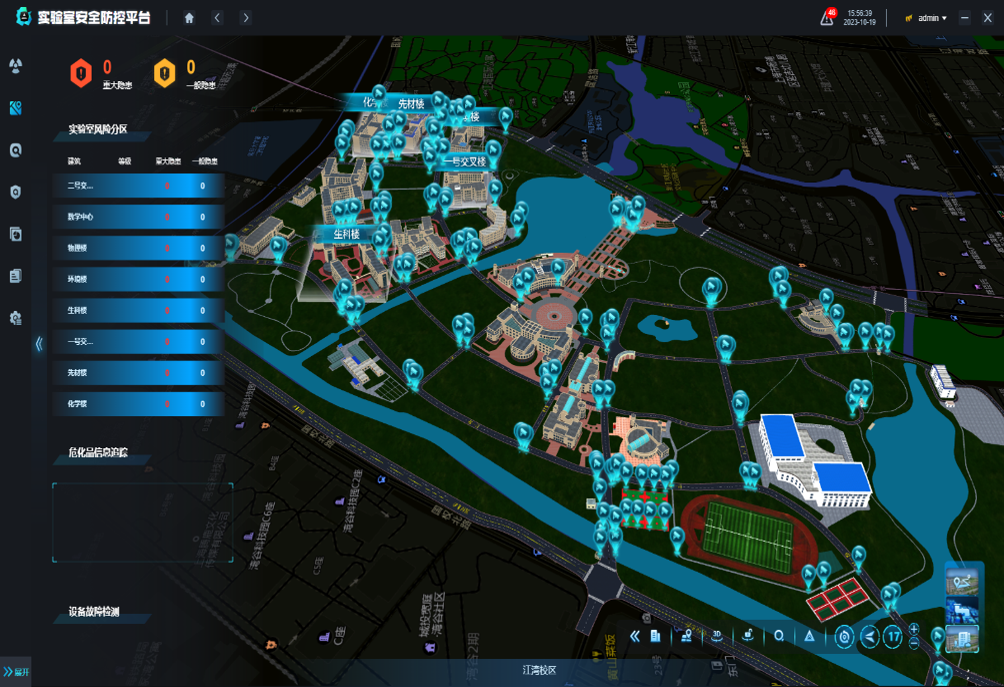Click the 展开 expand button

pyautogui.click(x=16, y=671)
